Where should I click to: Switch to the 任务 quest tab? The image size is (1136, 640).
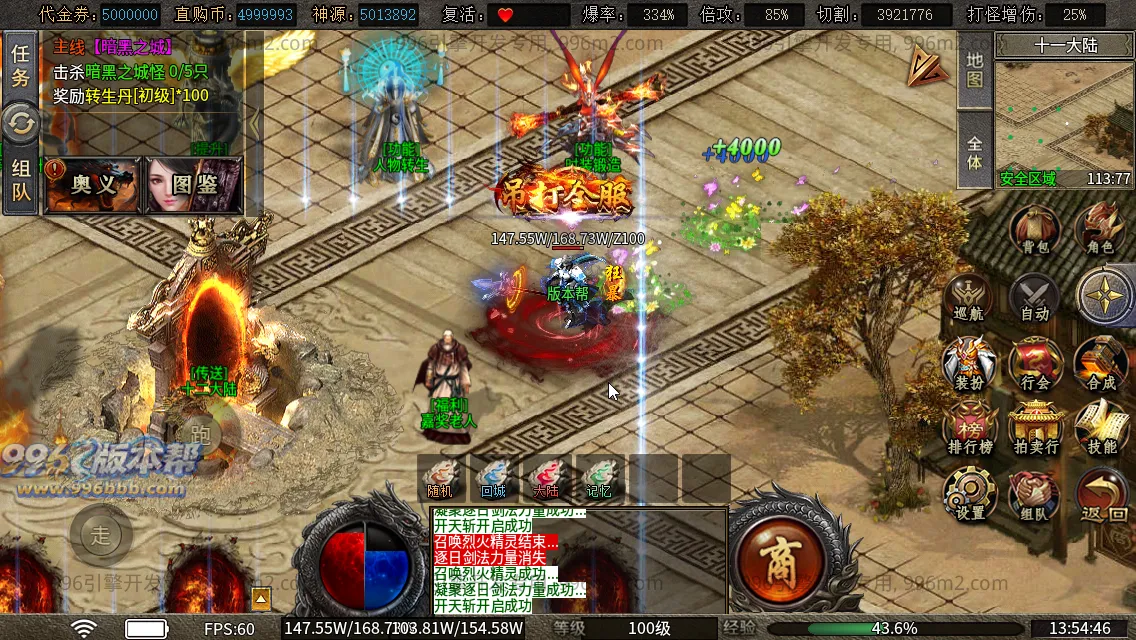[x=20, y=66]
